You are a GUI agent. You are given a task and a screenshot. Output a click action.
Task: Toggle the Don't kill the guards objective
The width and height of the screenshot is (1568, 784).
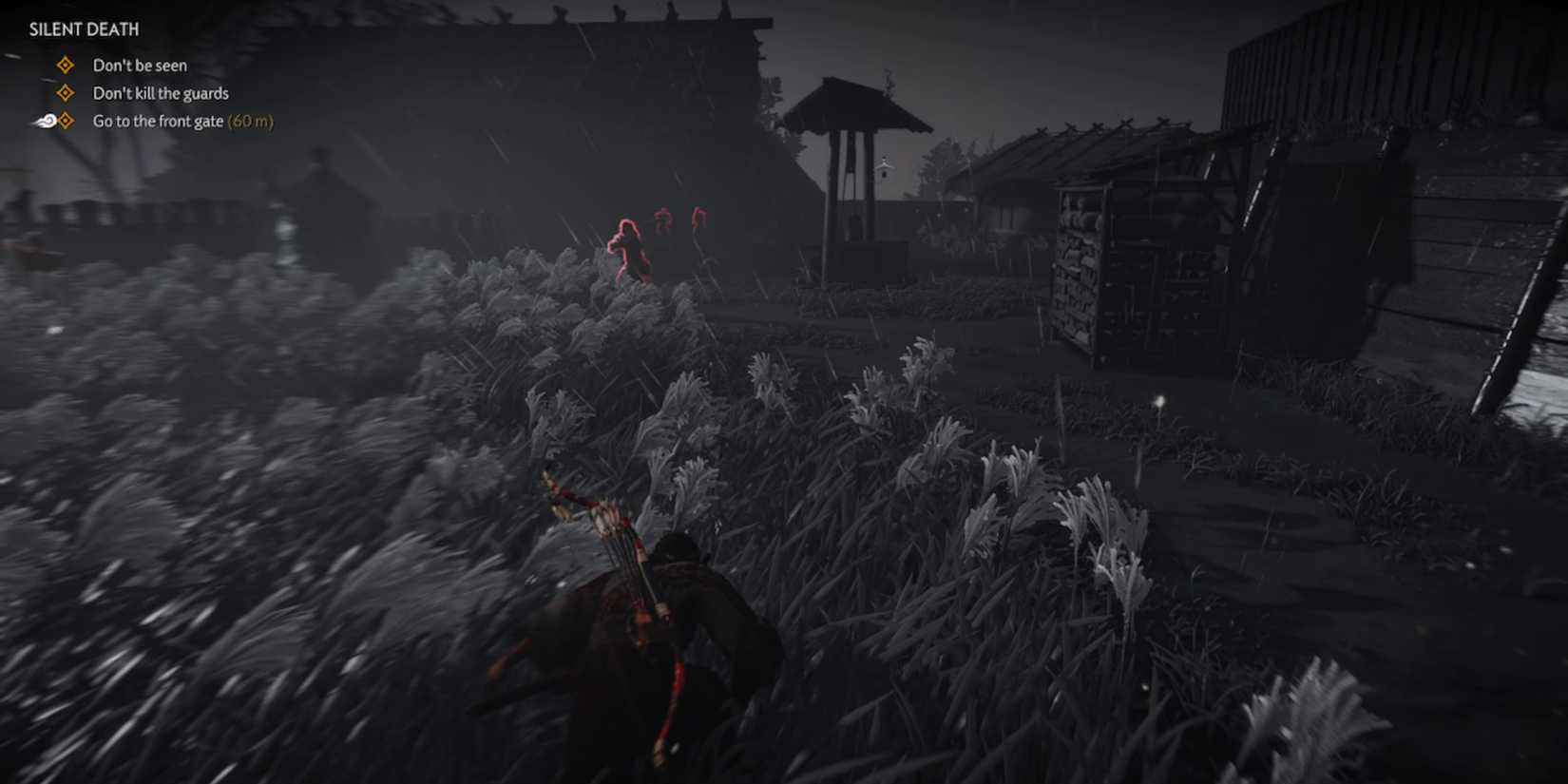click(160, 92)
